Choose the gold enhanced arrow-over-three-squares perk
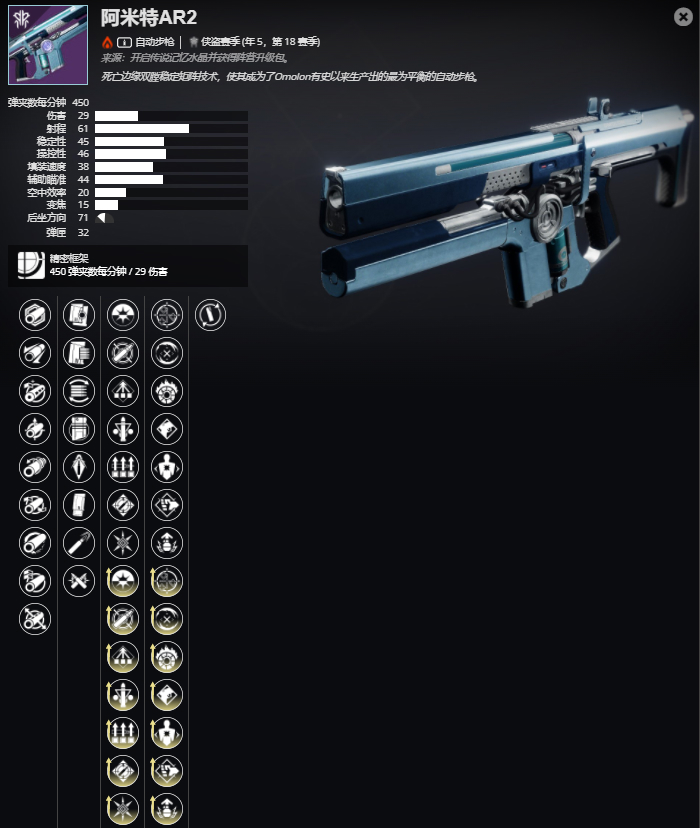The height and width of the screenshot is (828, 700). click(x=122, y=658)
